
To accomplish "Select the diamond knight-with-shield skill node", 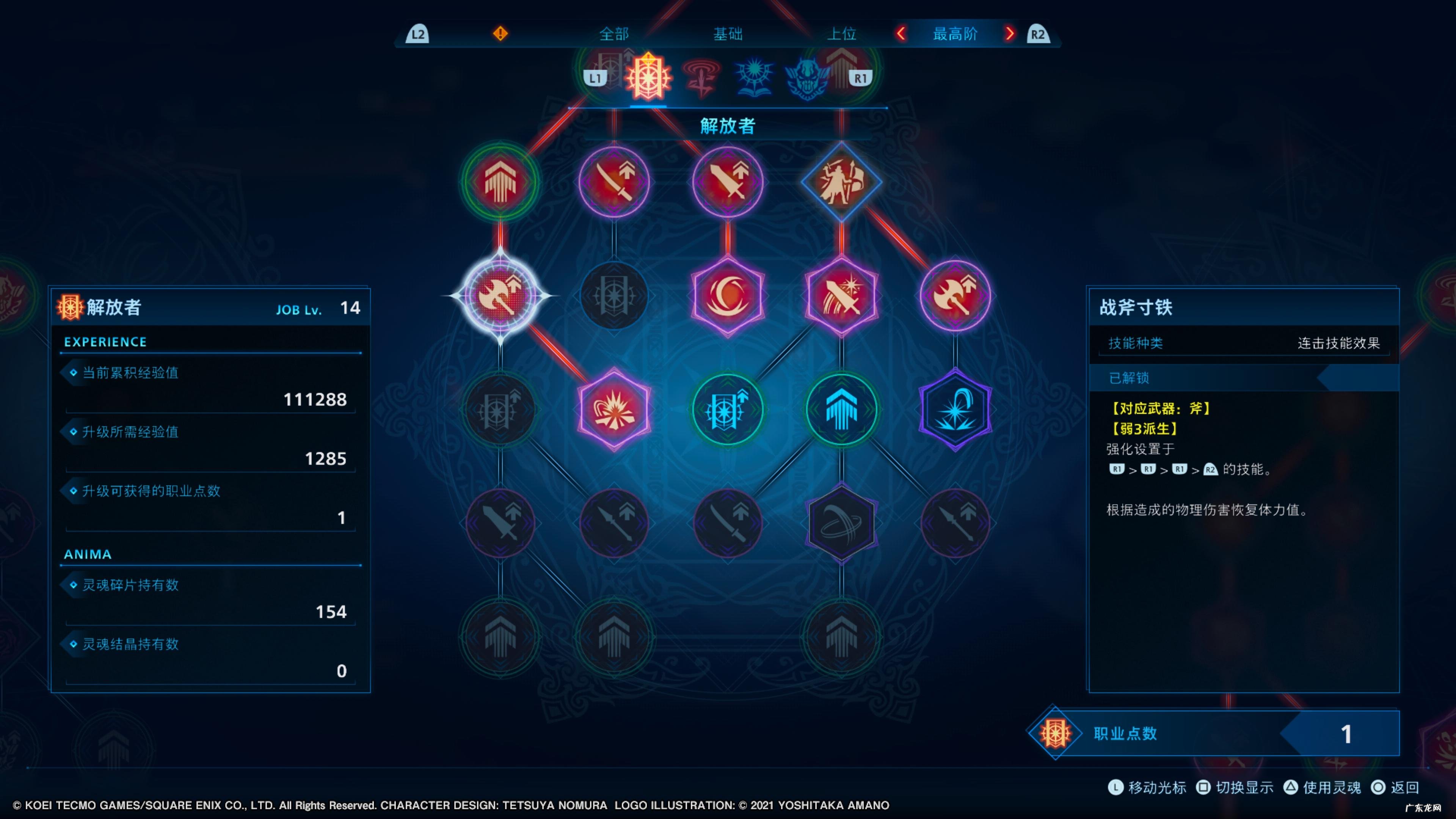I will [842, 182].
